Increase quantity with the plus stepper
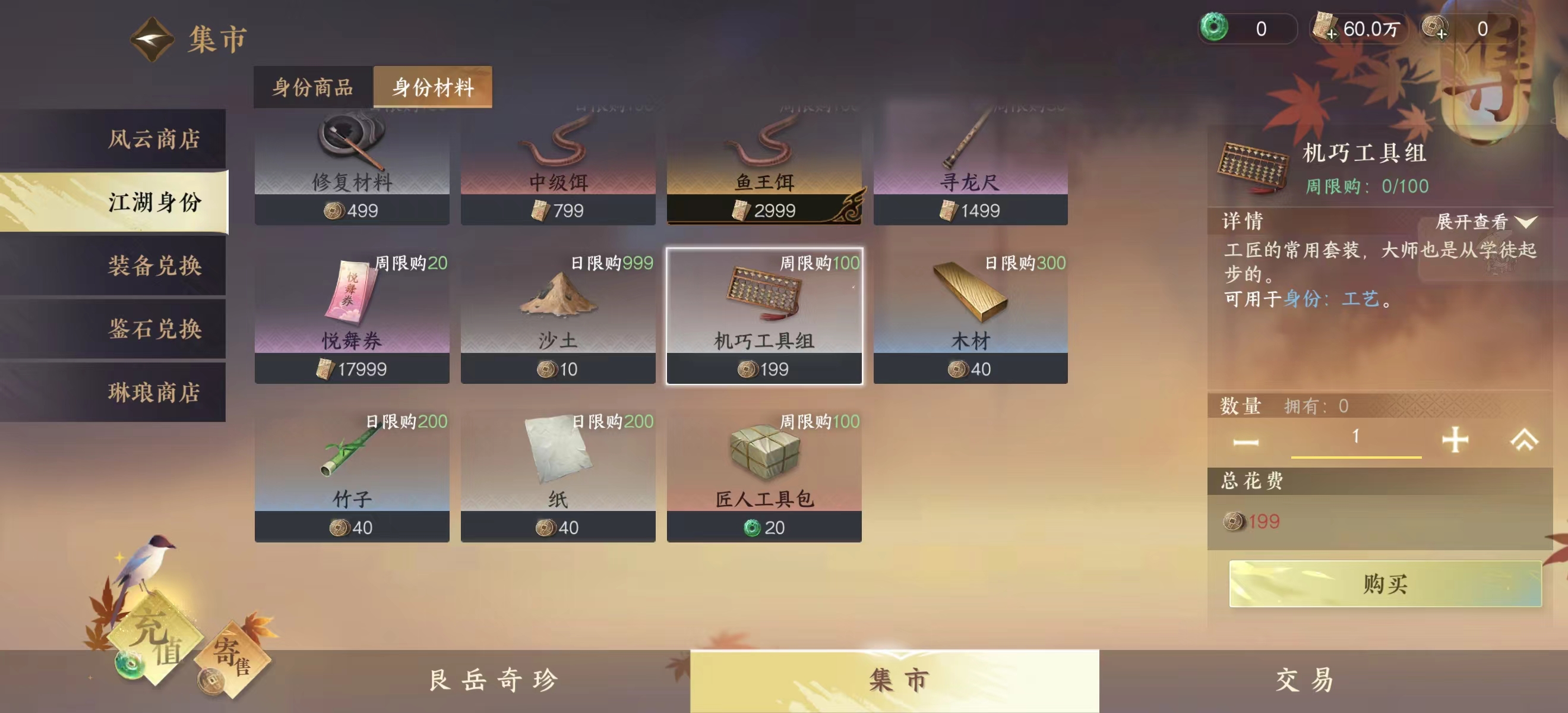1568x713 pixels. pyautogui.click(x=1454, y=438)
